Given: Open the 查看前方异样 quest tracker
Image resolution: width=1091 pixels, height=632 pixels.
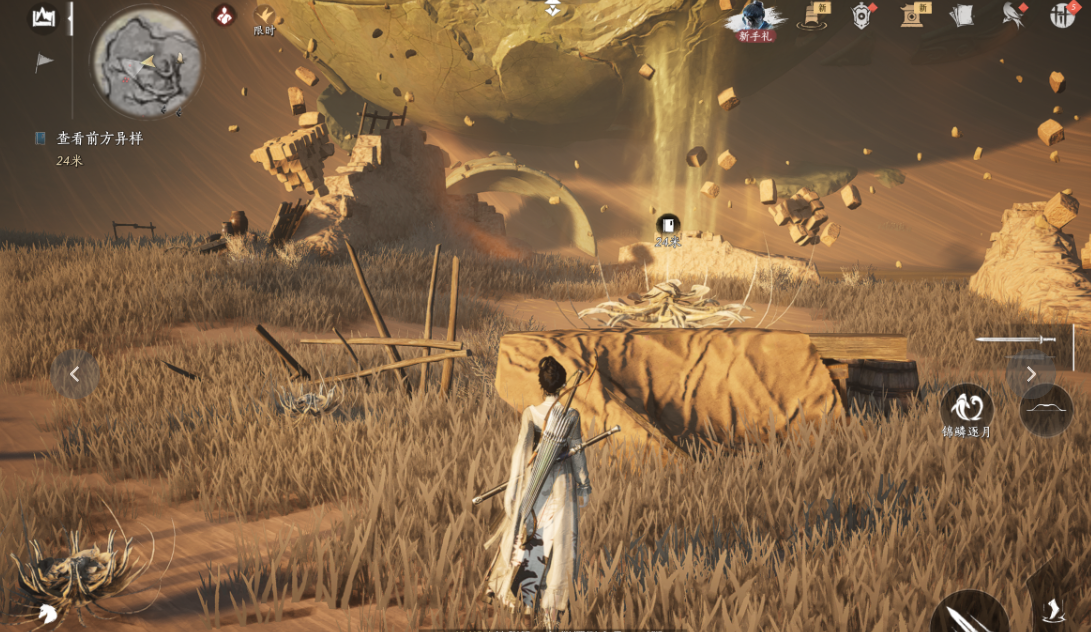Looking at the screenshot, I should point(99,139).
